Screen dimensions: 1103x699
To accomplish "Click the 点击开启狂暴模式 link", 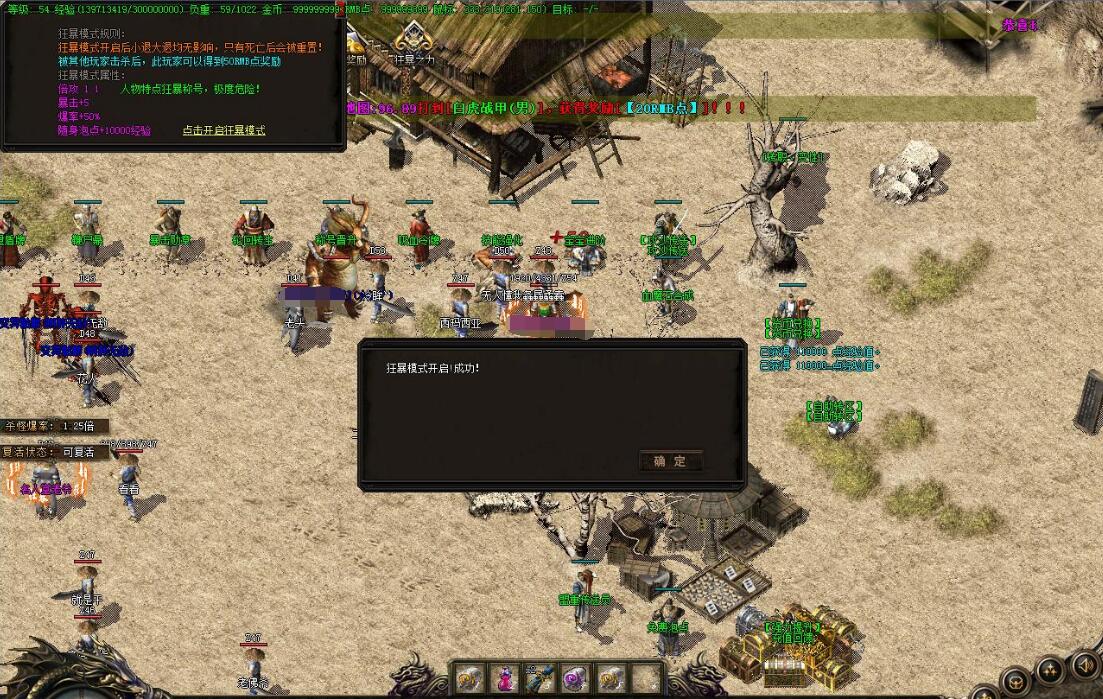I will point(224,131).
